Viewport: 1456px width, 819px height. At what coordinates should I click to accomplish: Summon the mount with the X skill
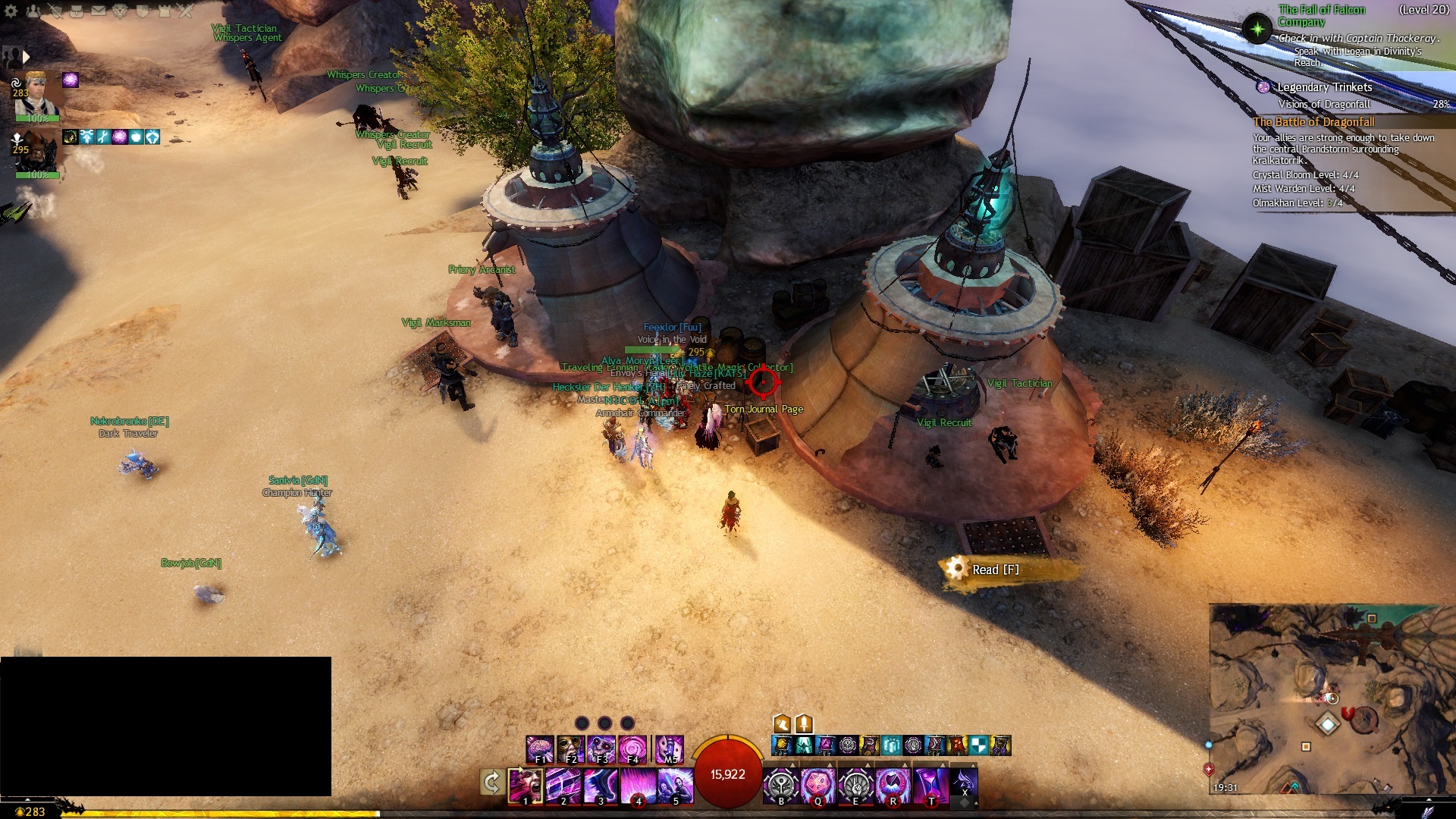pos(964,784)
